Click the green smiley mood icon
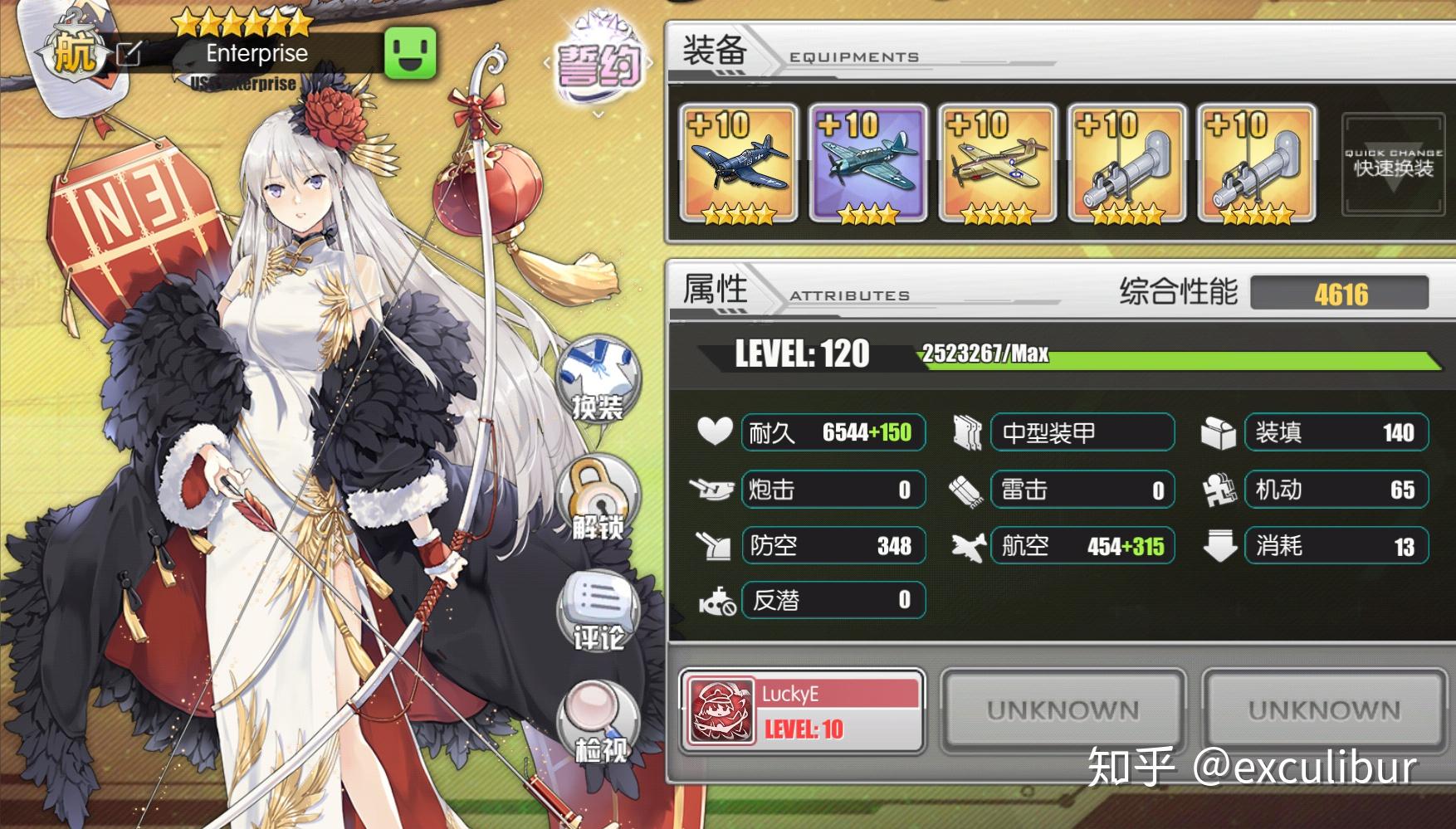The height and width of the screenshot is (829, 1456). [410, 53]
